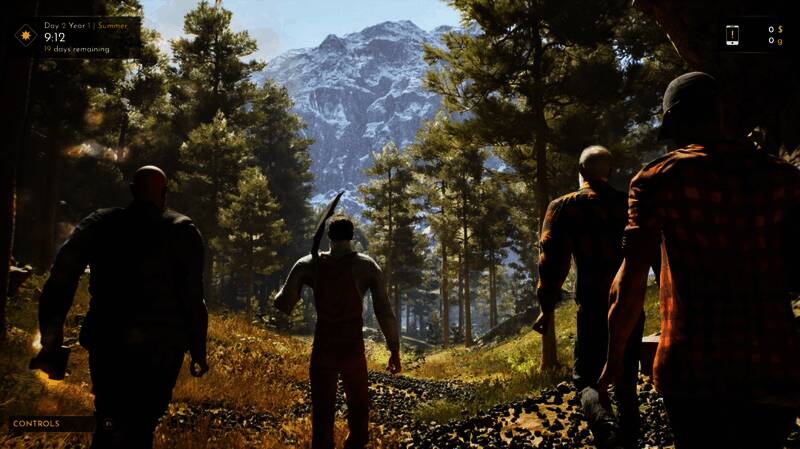800x449 pixels.
Task: Open the phone with the alert notification
Action: pyautogui.click(x=732, y=35)
